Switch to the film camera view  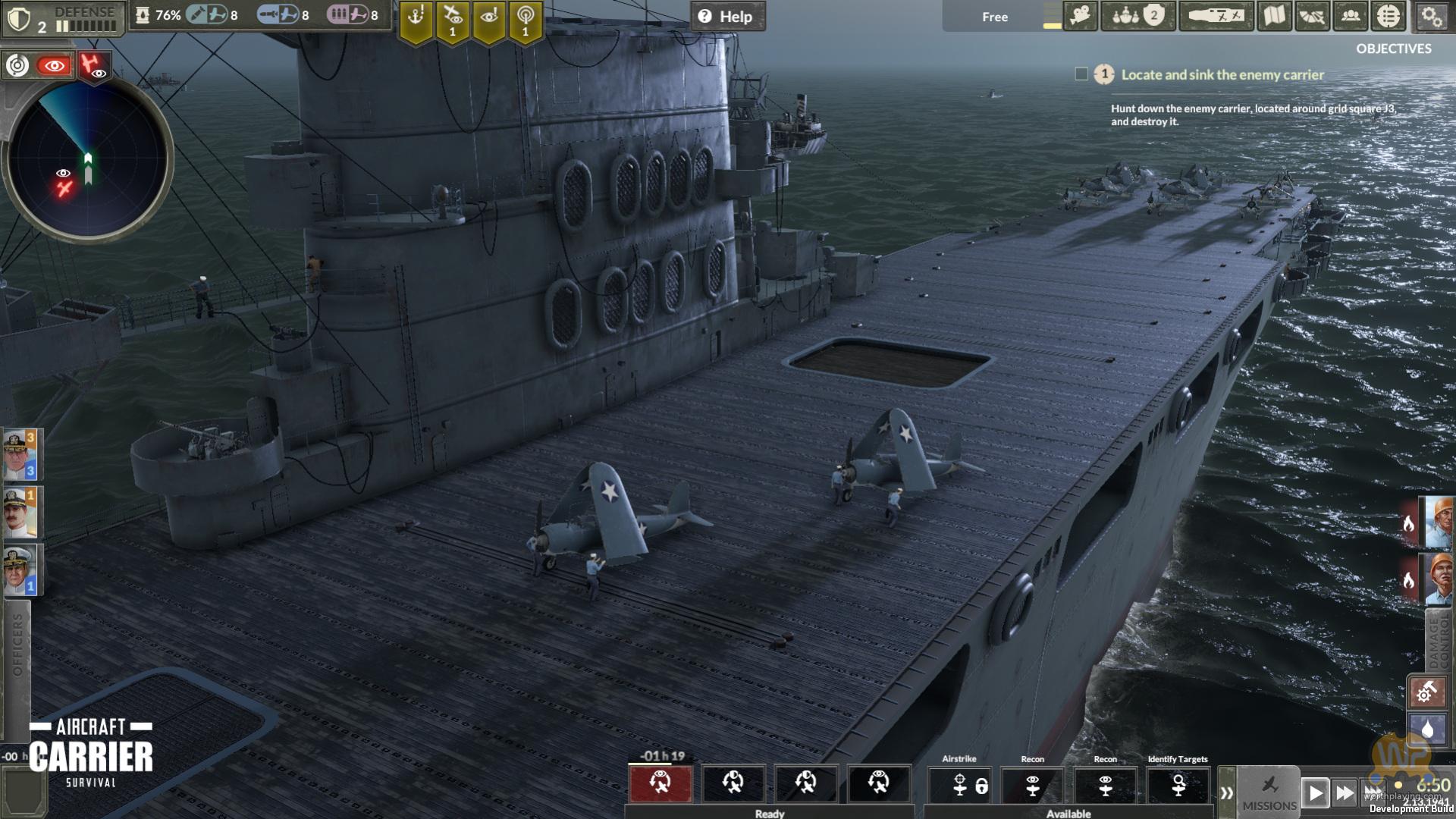tap(1081, 16)
